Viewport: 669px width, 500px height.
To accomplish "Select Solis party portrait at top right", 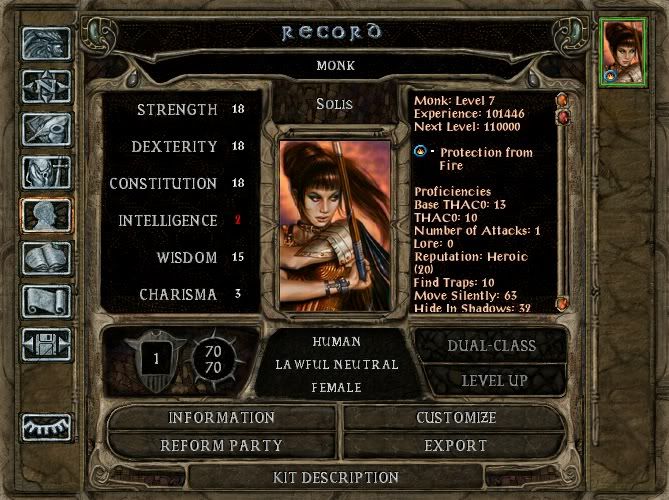I will coord(621,52).
